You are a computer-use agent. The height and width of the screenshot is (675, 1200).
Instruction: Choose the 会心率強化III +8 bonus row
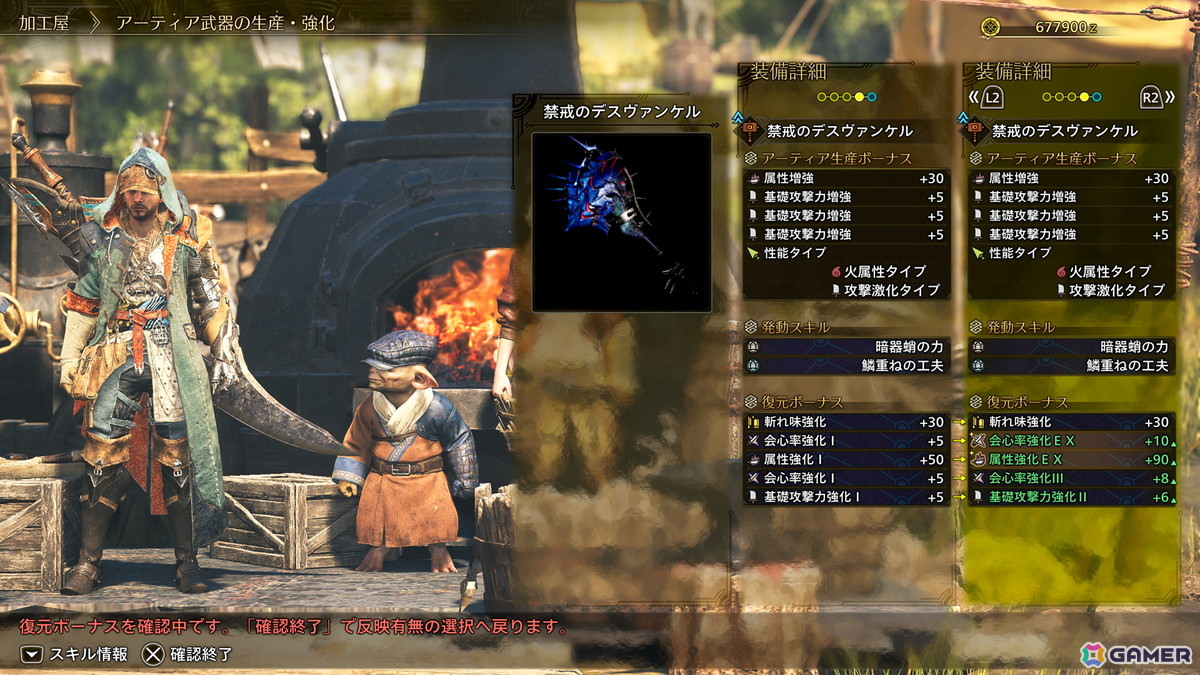tap(1070, 478)
